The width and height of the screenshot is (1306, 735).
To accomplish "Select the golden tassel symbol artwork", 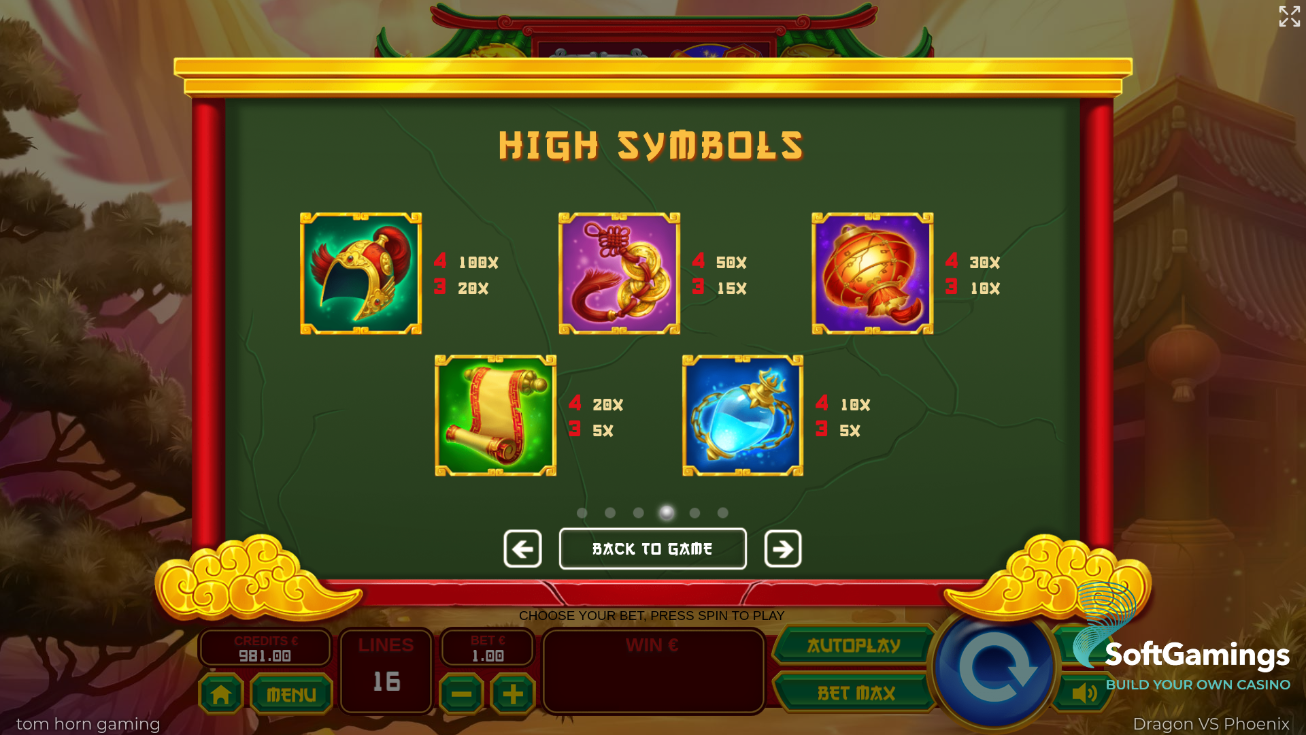I will point(618,272).
